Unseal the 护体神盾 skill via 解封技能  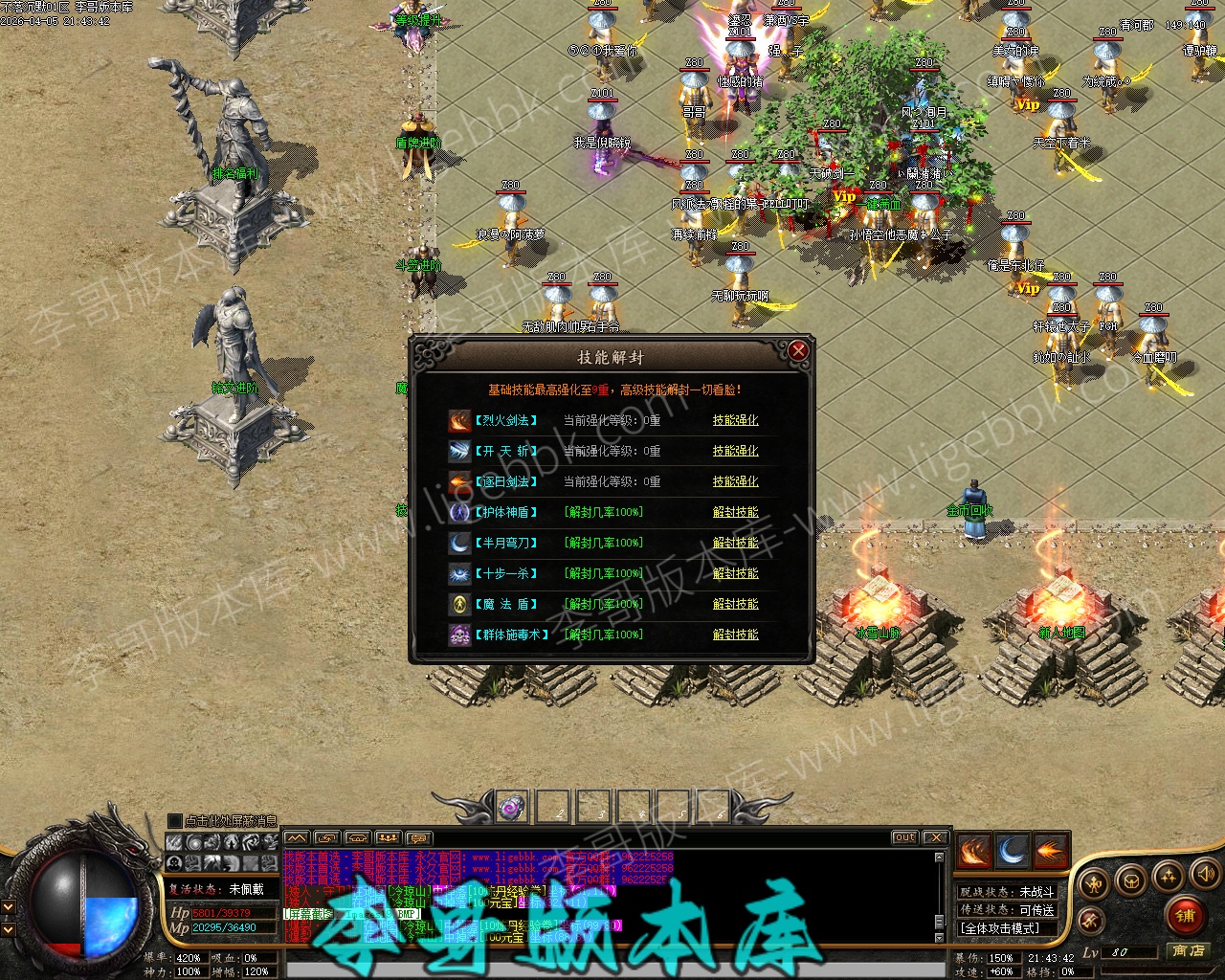point(735,512)
